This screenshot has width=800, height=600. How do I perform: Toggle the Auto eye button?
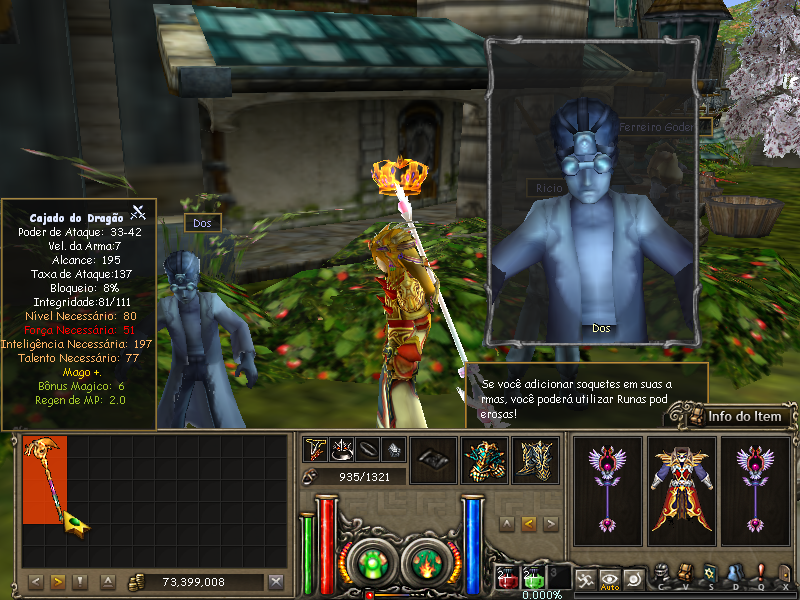click(609, 578)
